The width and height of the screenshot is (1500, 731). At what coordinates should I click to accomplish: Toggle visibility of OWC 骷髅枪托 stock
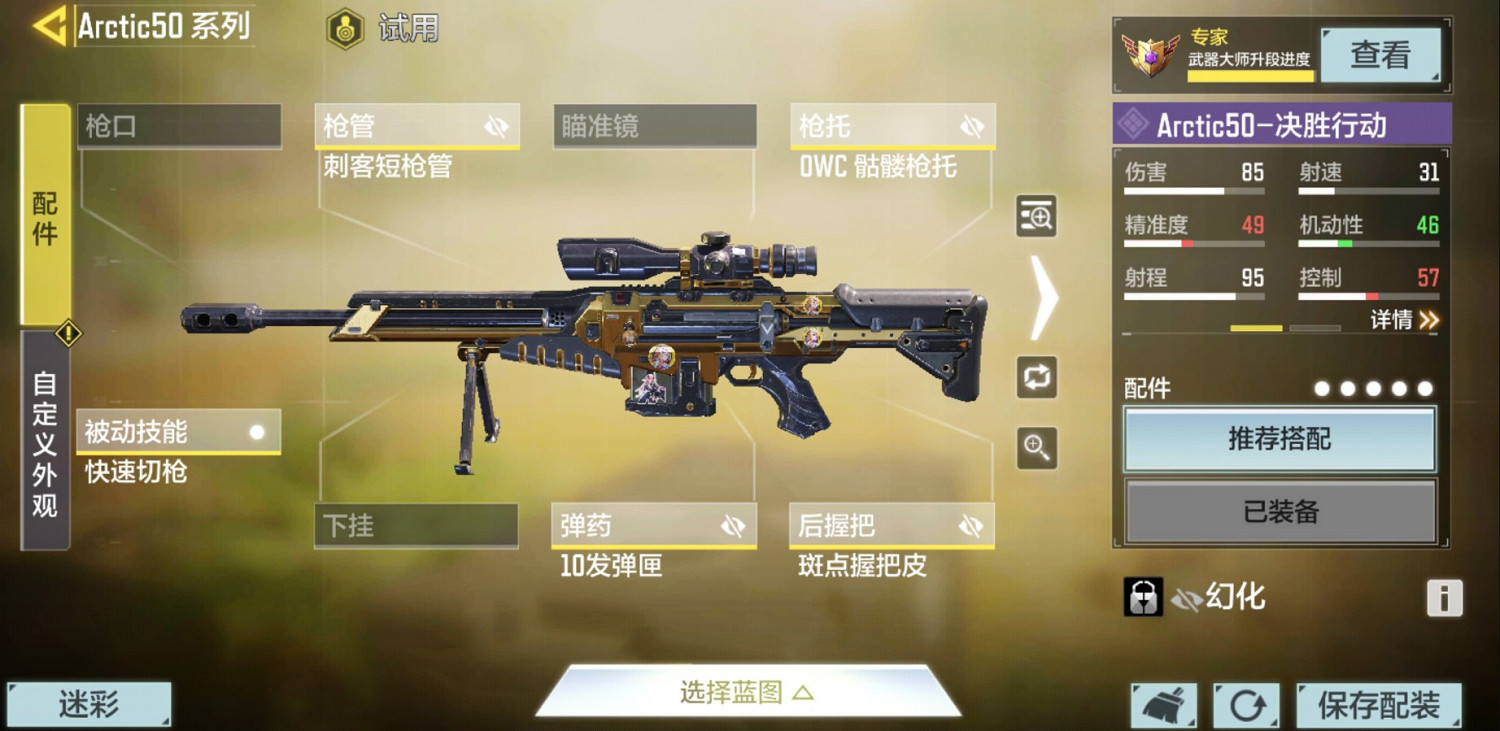point(970,125)
